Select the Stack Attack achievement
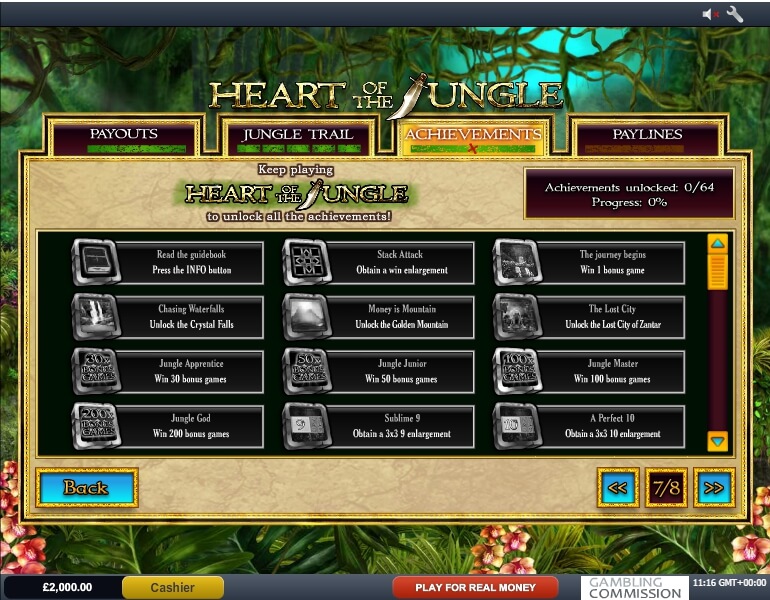770x600 pixels. pyautogui.click(x=379, y=263)
